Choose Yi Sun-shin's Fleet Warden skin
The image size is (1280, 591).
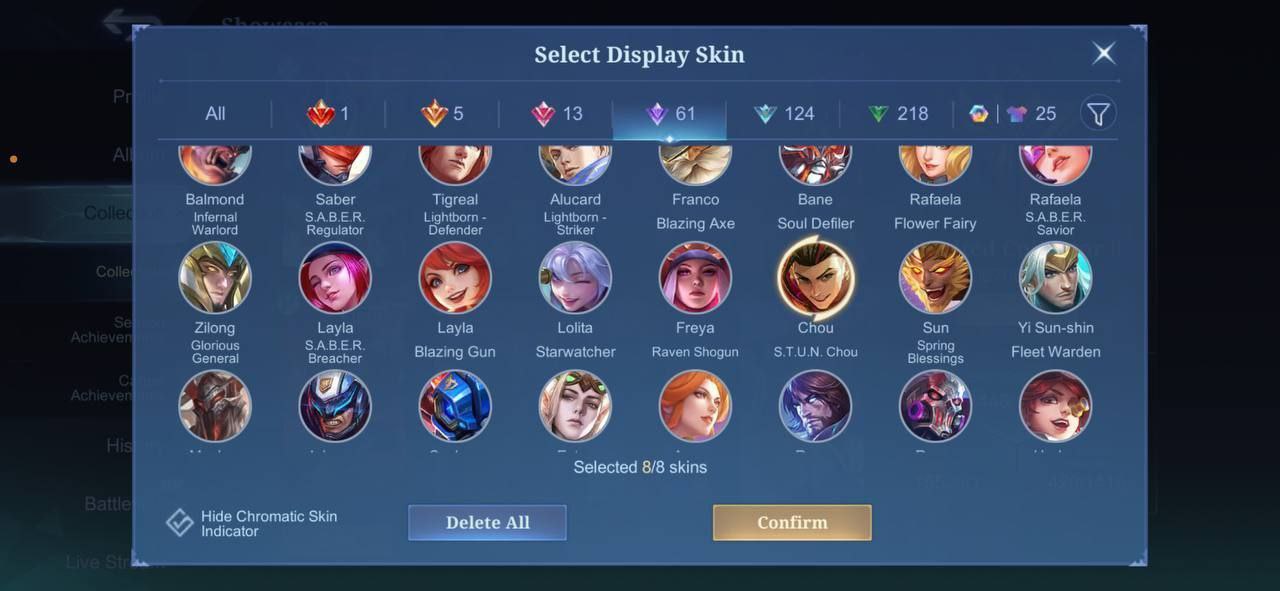click(1055, 278)
